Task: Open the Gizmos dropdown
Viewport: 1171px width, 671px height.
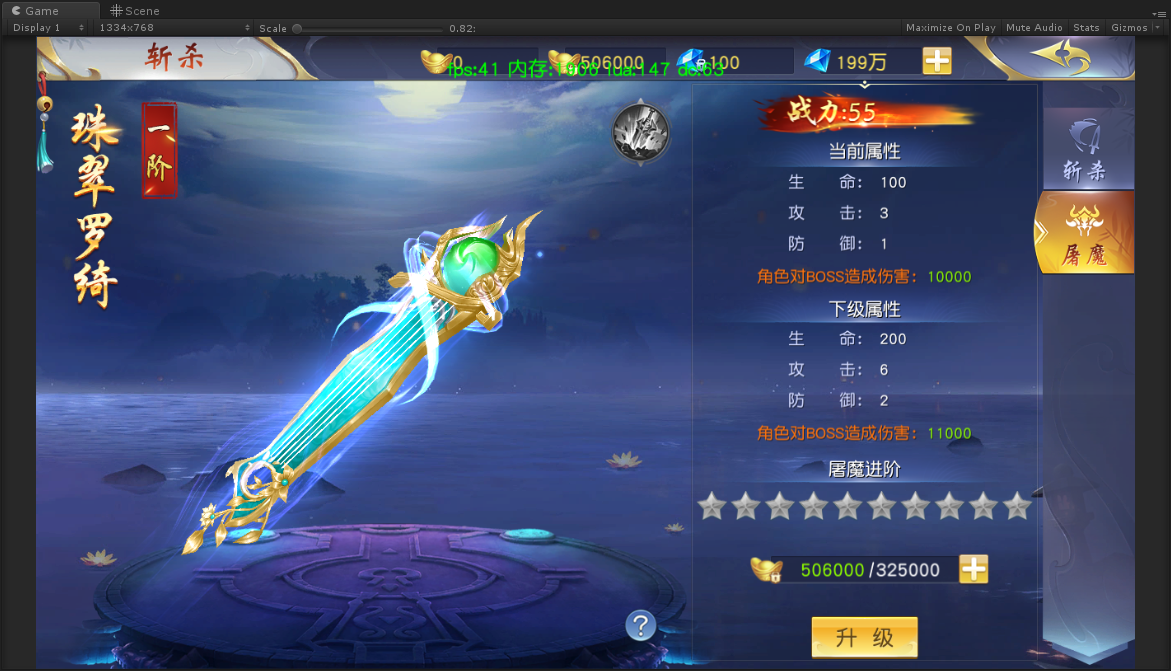Action: (1134, 28)
